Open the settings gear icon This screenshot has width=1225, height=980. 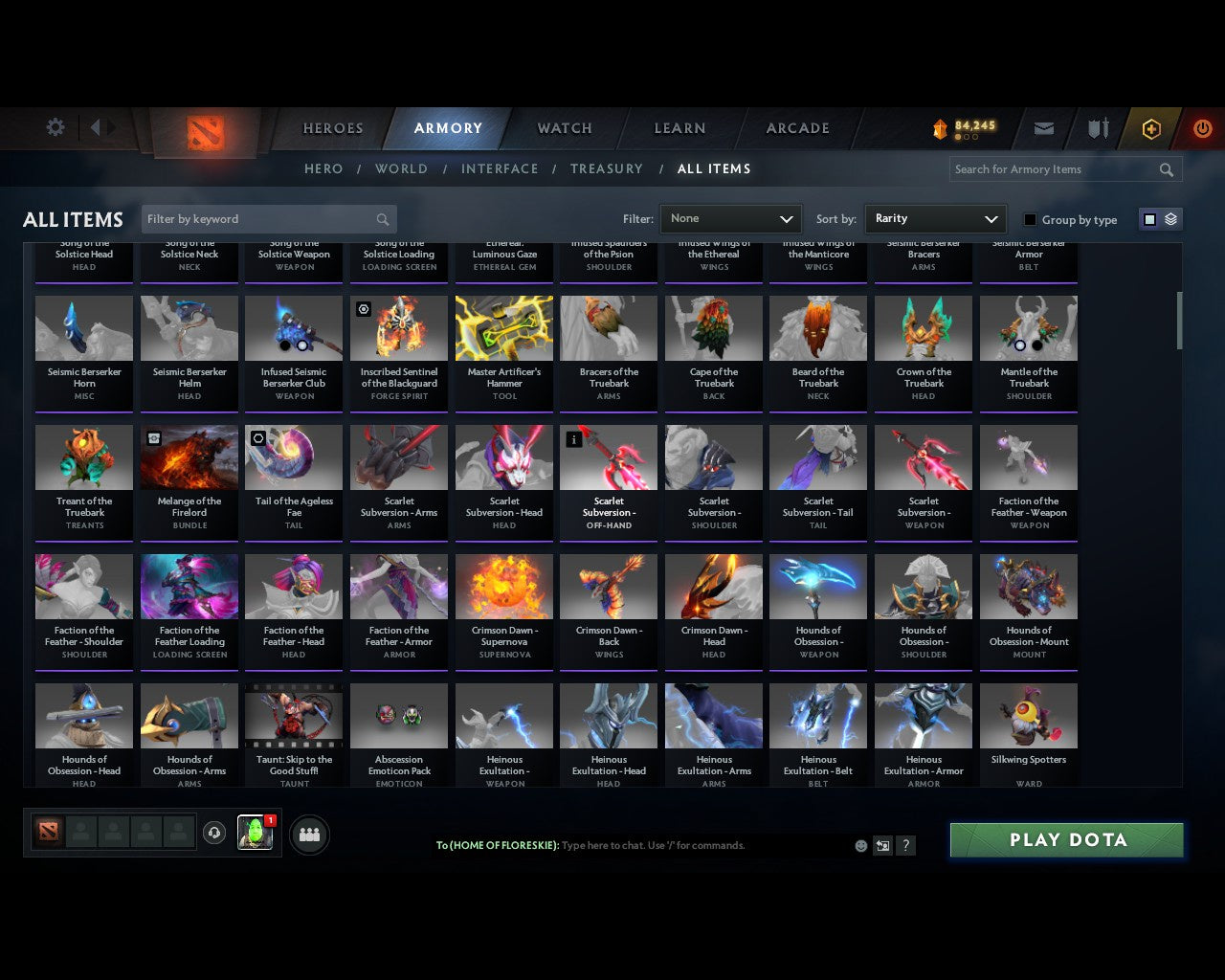click(55, 126)
